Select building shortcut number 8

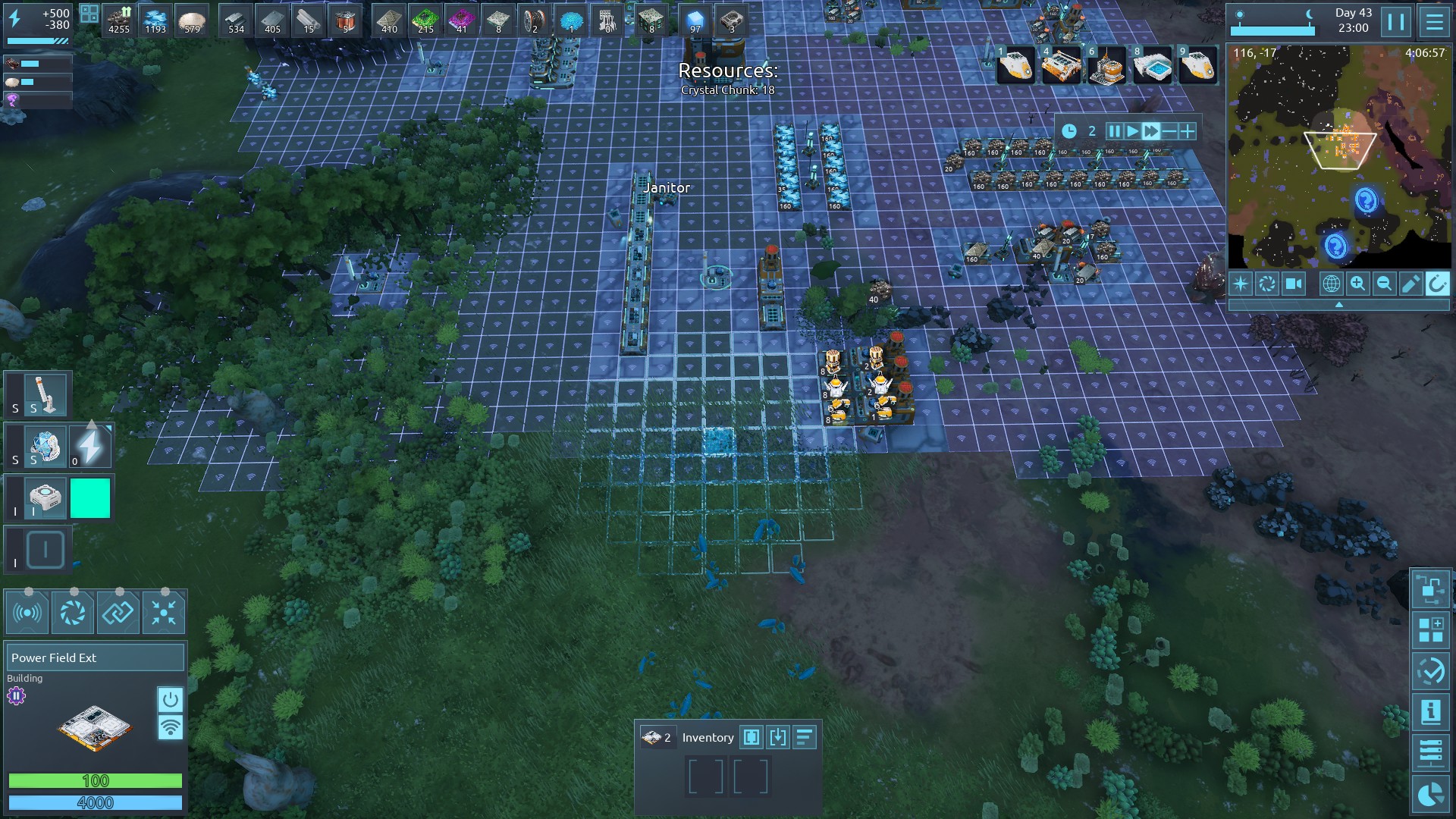(1152, 67)
